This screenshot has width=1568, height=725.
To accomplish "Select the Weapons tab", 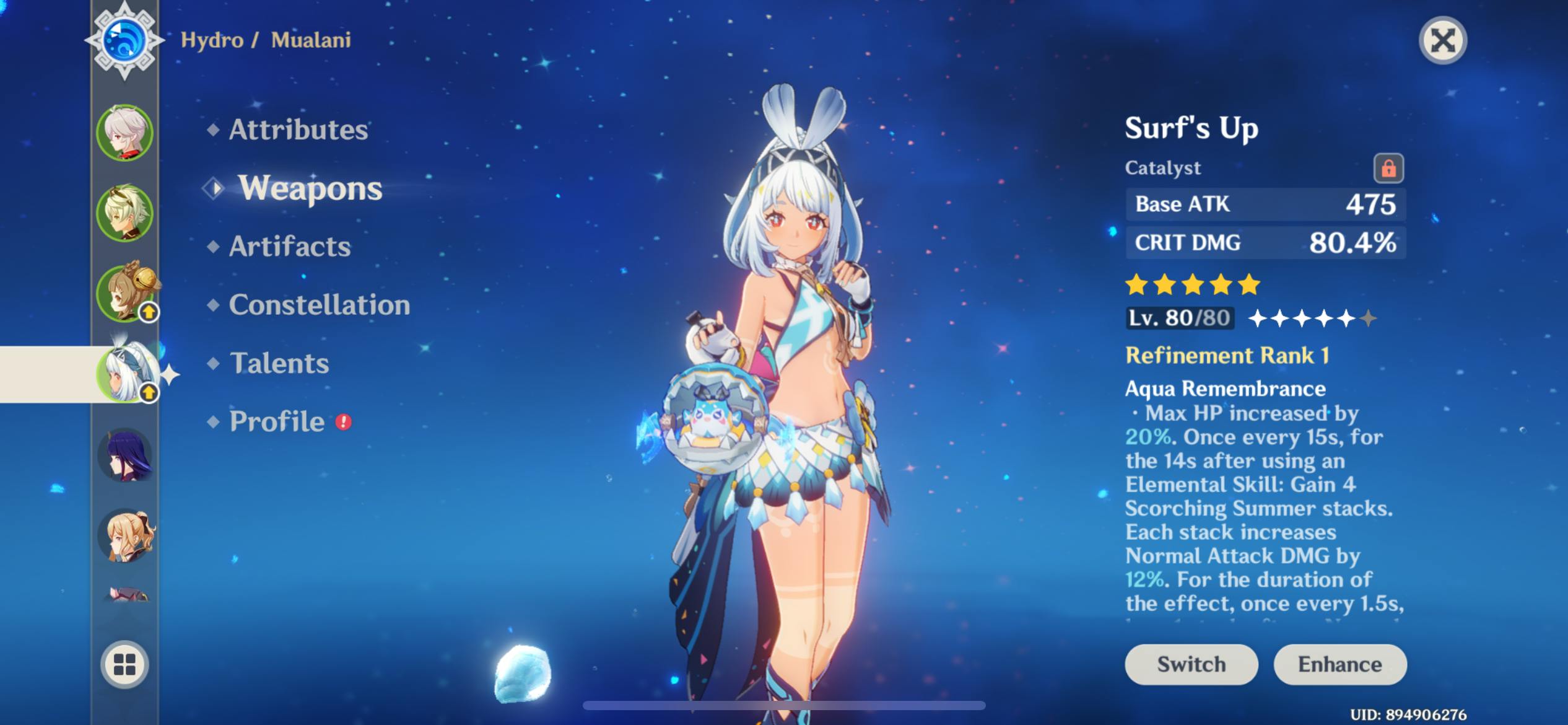I will click(310, 188).
